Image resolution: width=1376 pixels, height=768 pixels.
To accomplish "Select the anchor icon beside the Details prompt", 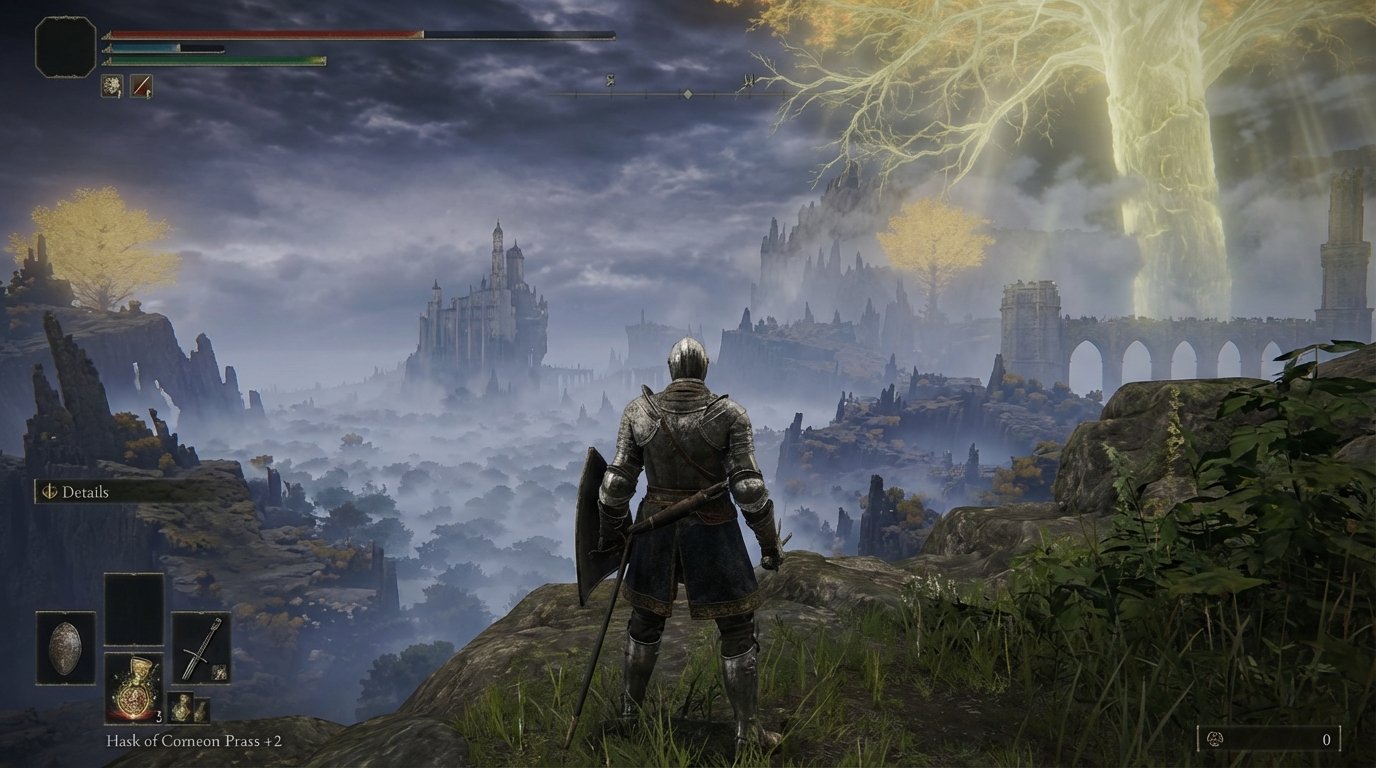I will point(48,492).
